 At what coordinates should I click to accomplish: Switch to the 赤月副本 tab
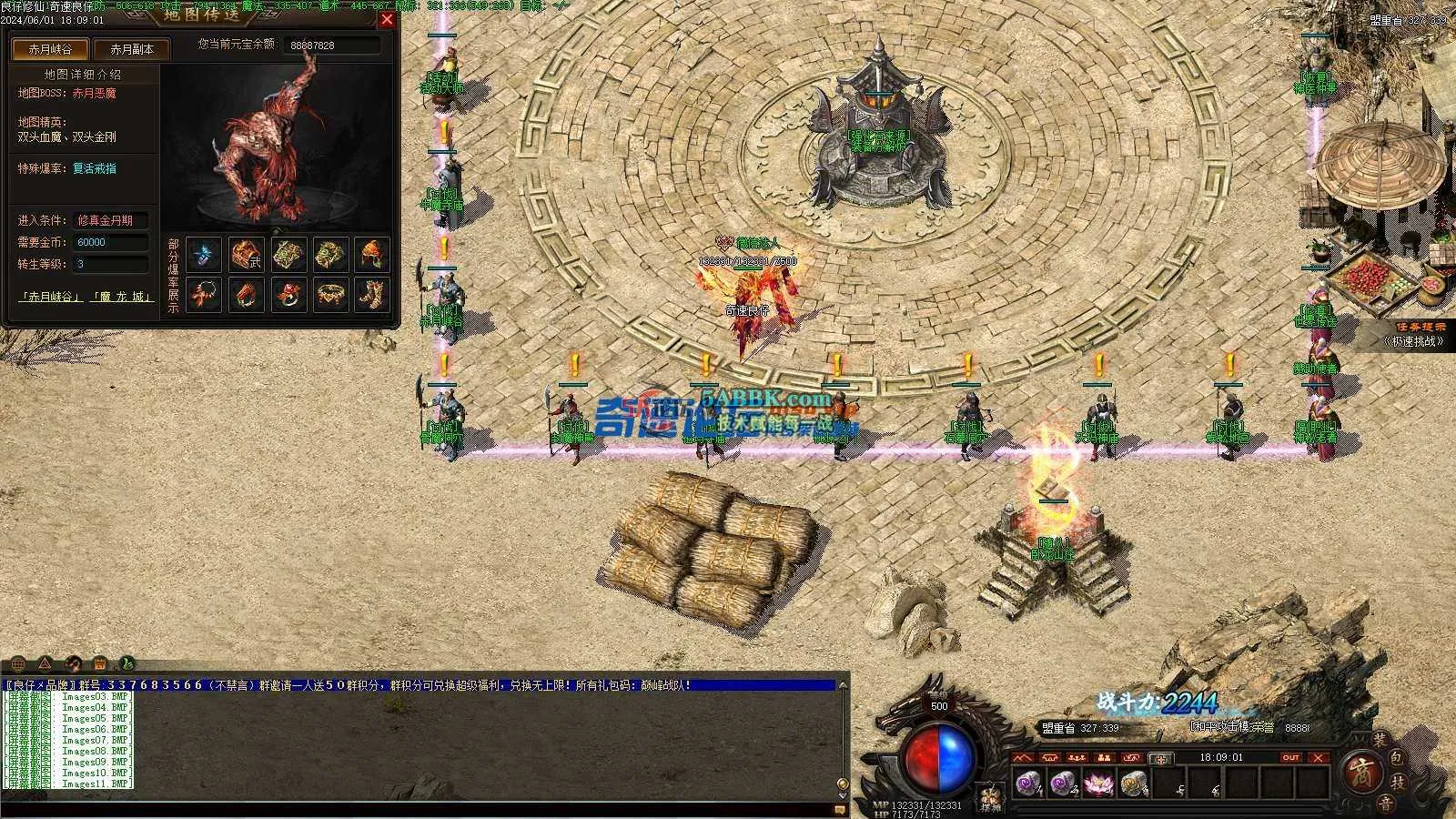pyautogui.click(x=132, y=49)
